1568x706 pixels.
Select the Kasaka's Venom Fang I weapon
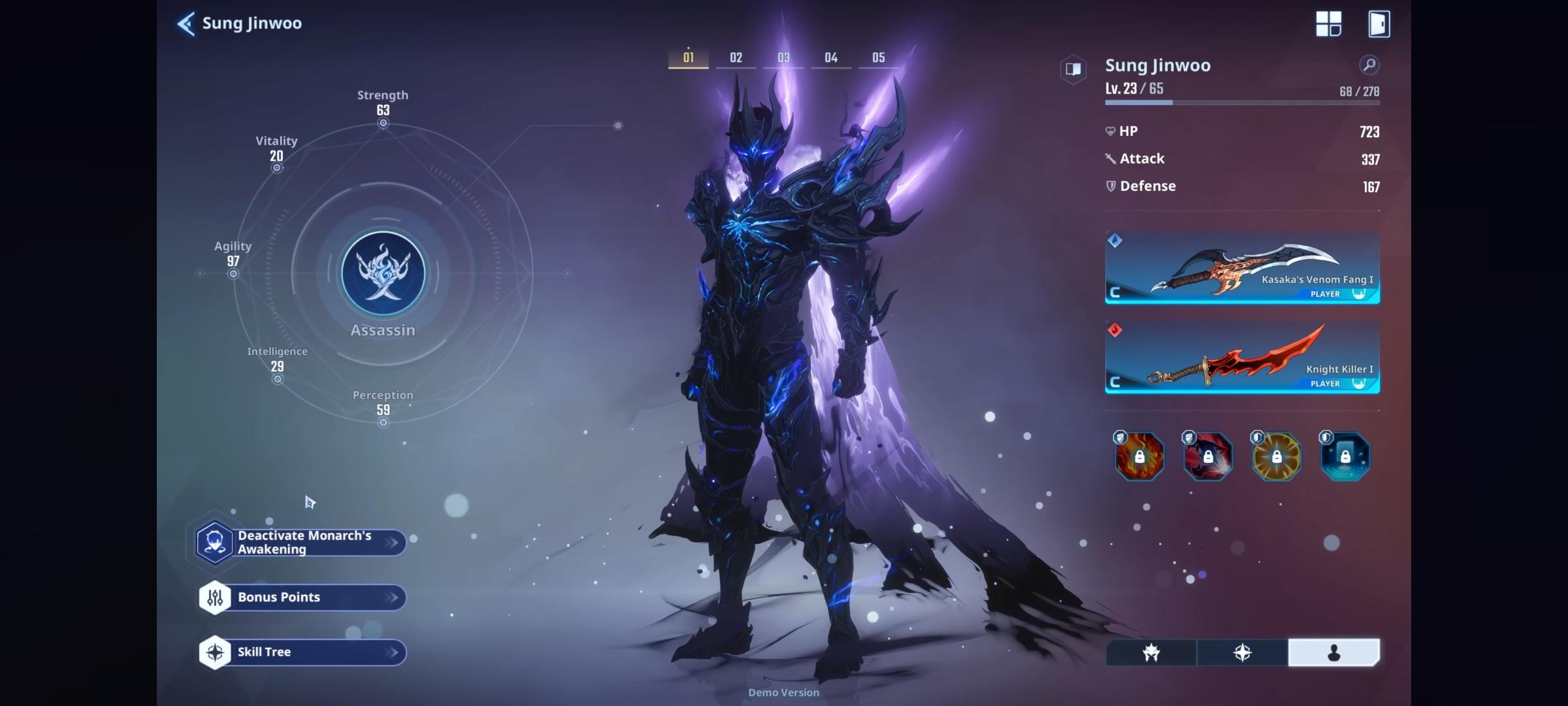pyautogui.click(x=1242, y=267)
